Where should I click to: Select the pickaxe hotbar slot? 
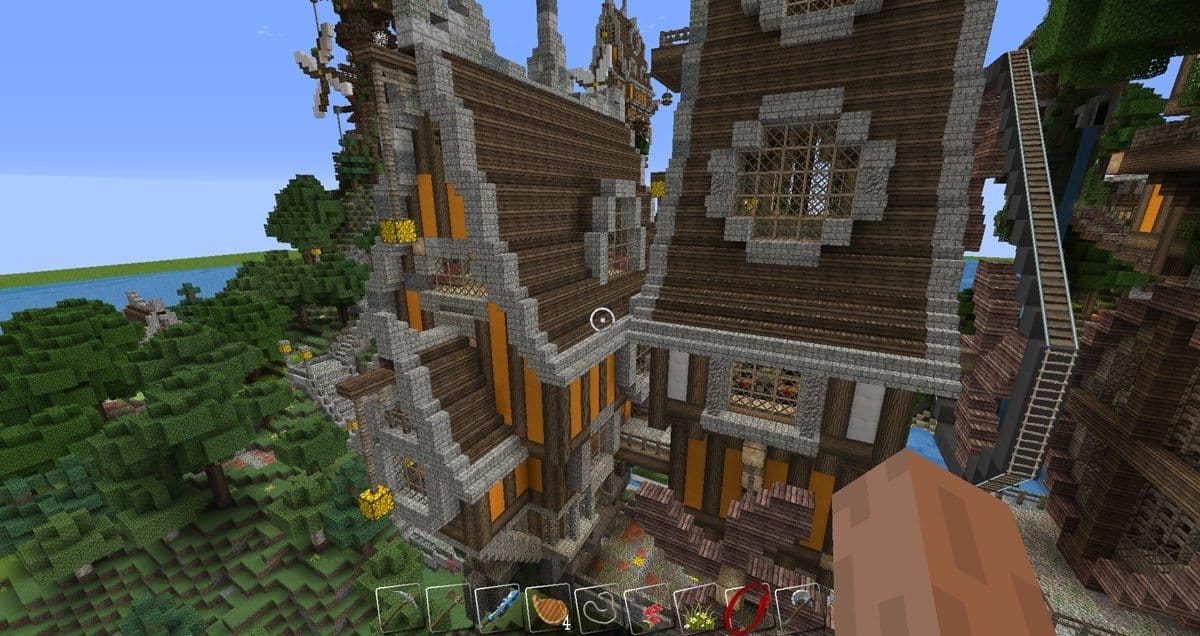400,608
